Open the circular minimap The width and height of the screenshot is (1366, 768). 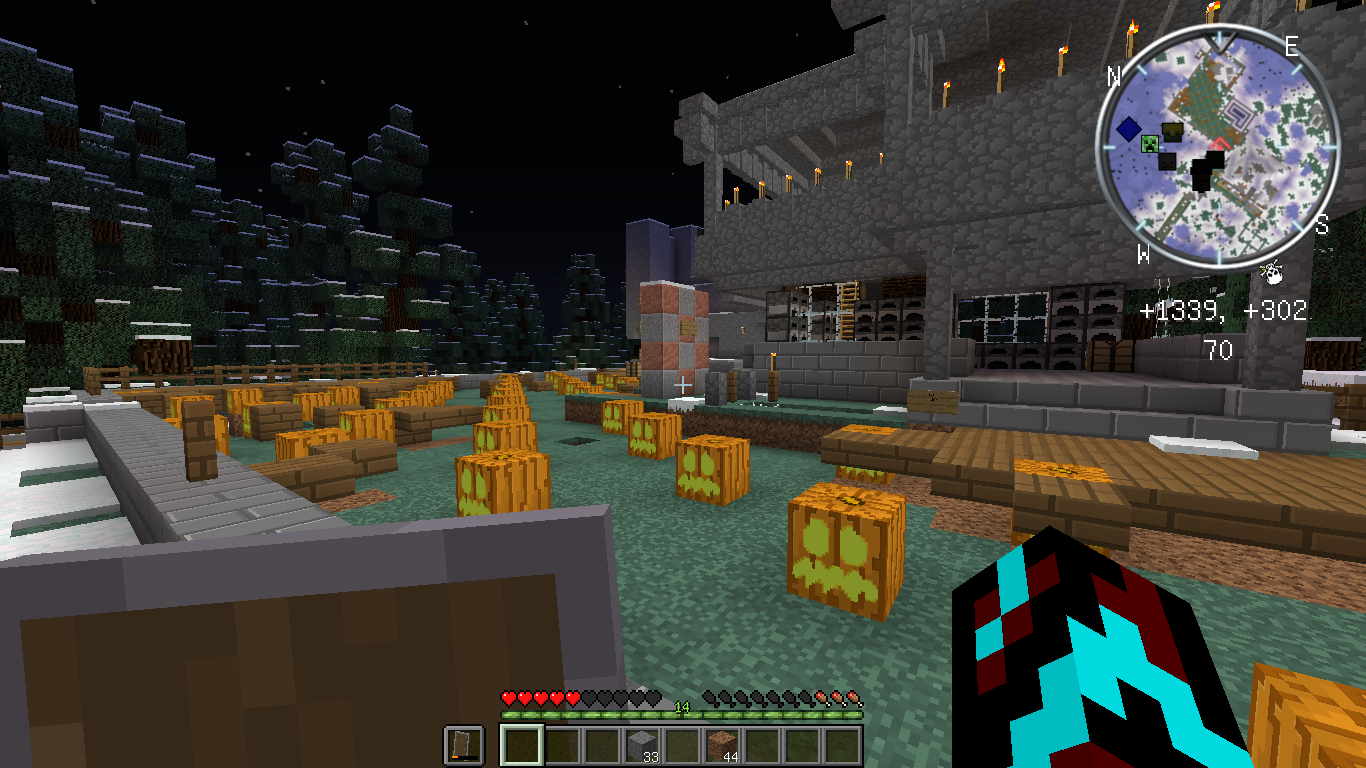point(1216,150)
